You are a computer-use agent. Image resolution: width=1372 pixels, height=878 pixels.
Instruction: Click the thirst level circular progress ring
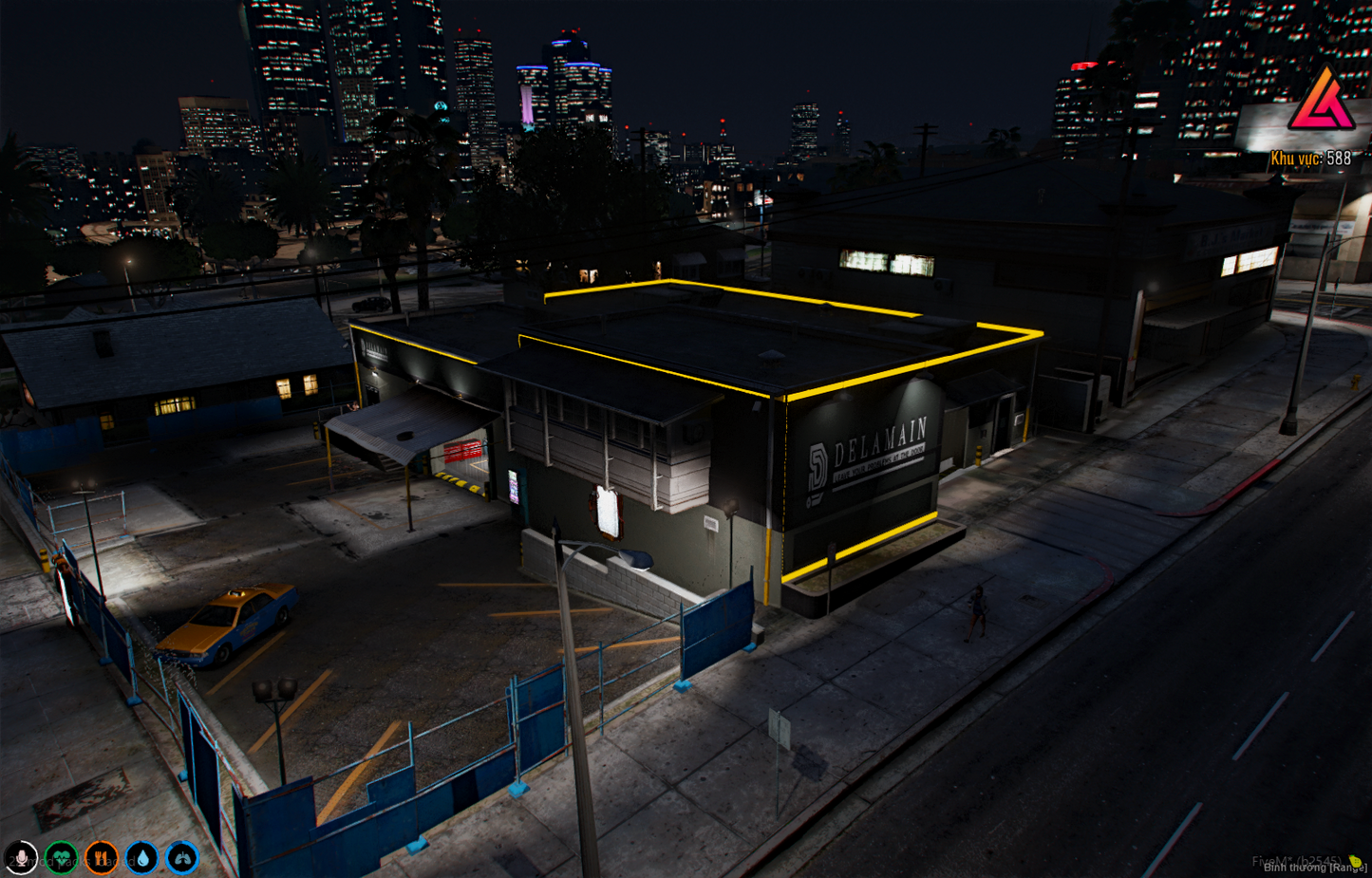click(x=140, y=857)
